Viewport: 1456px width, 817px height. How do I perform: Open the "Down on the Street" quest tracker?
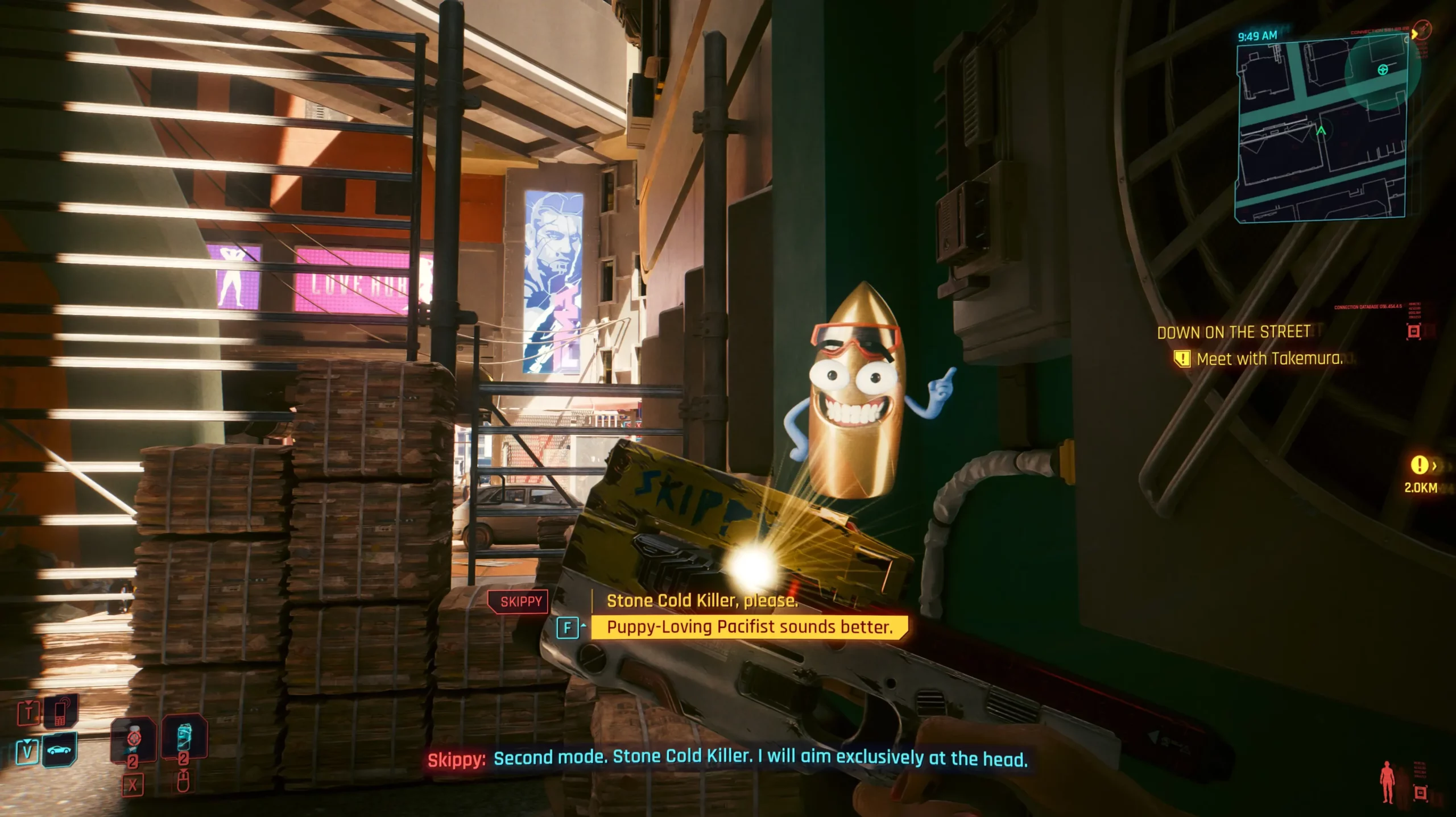pyautogui.click(x=1233, y=332)
